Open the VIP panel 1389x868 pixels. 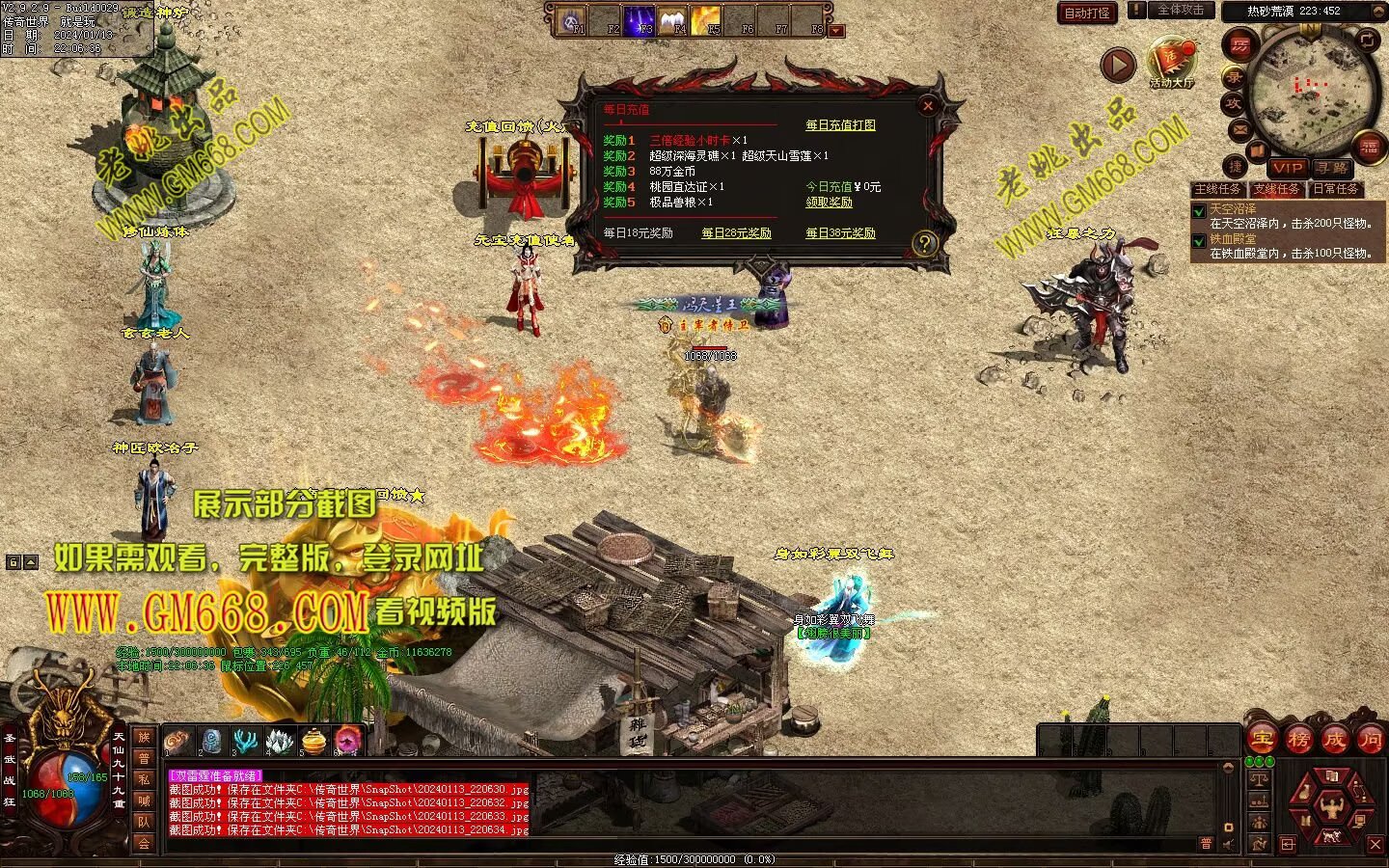tap(1287, 168)
